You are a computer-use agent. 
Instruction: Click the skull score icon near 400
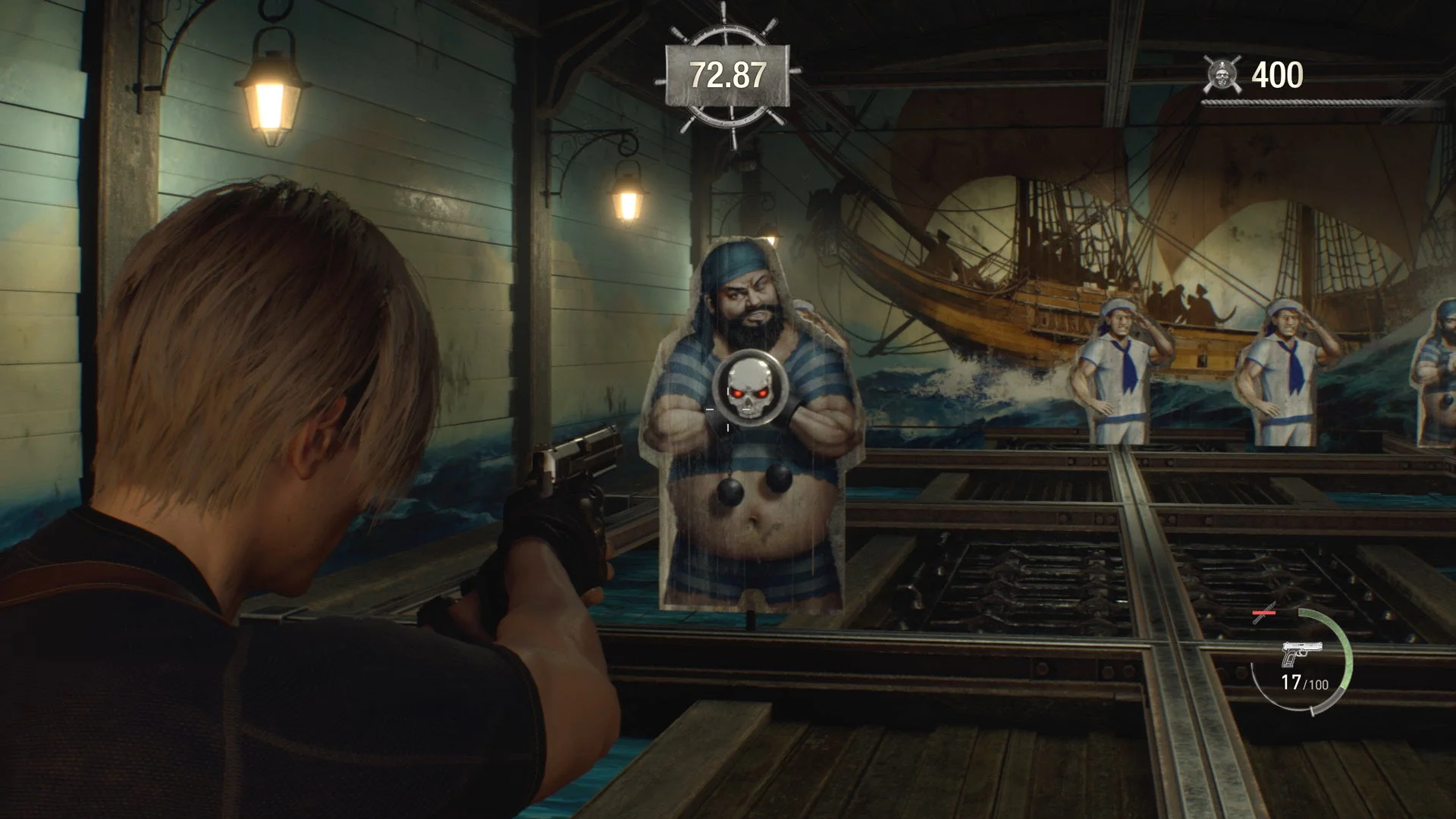(x=1222, y=74)
